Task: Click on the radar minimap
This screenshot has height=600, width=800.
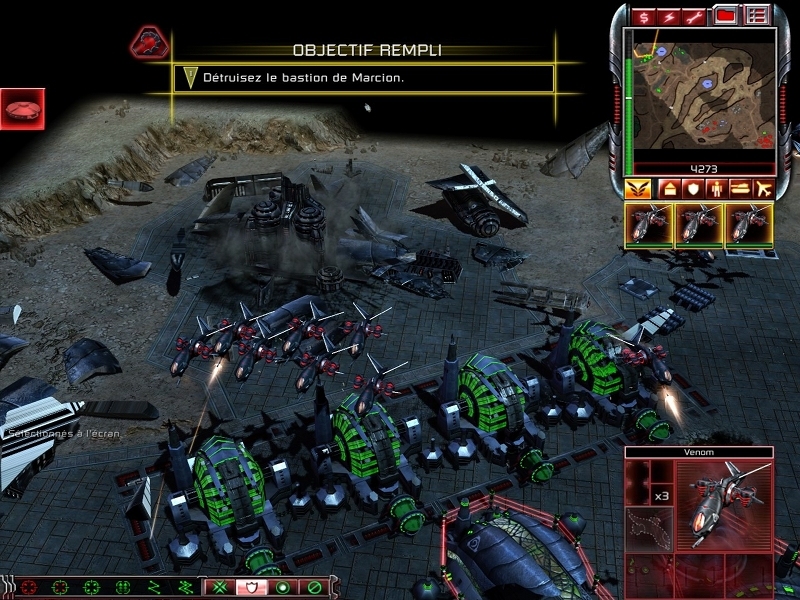Action: [700, 90]
